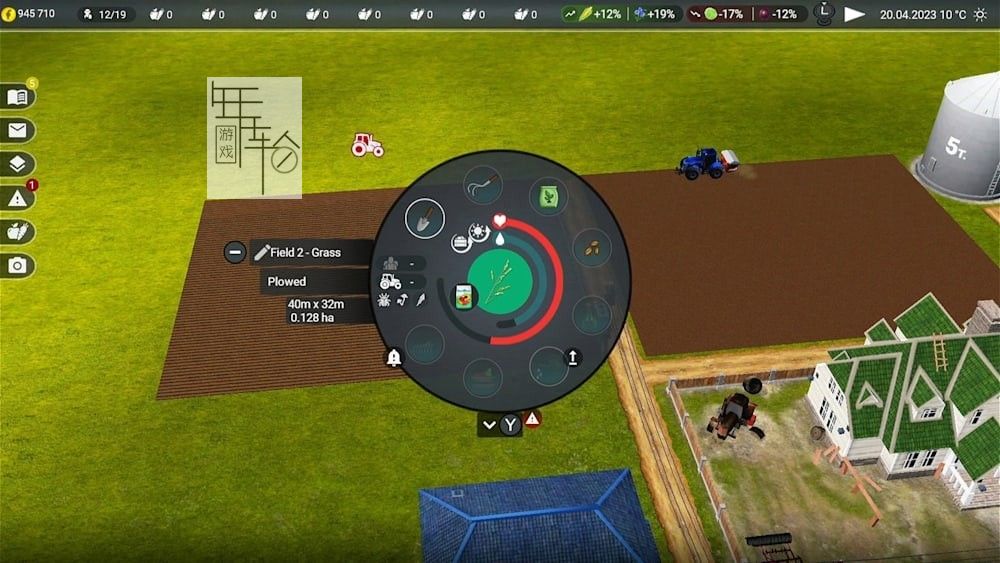Click the play game speed arrow

pos(854,14)
